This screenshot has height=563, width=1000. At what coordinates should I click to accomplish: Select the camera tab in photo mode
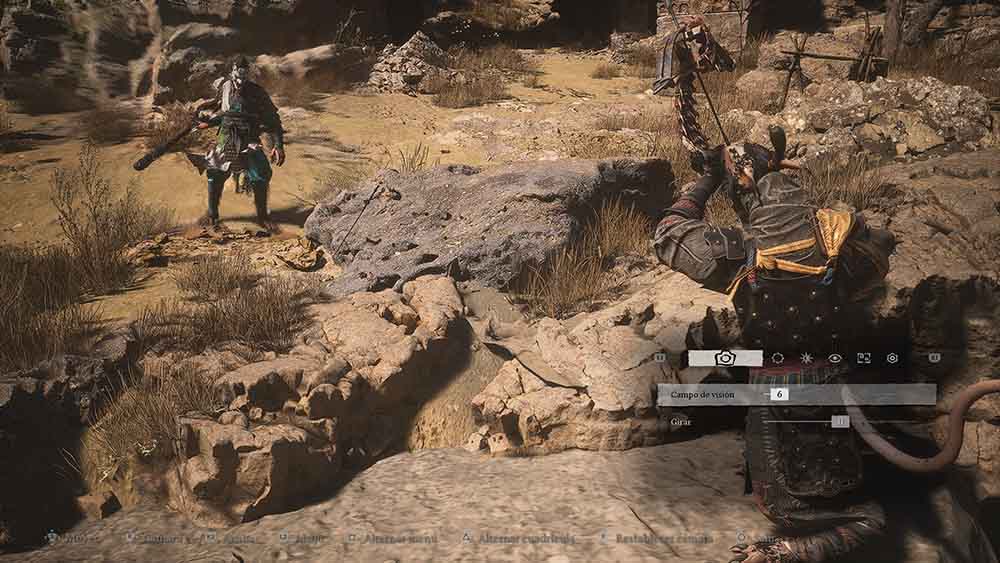coord(725,357)
